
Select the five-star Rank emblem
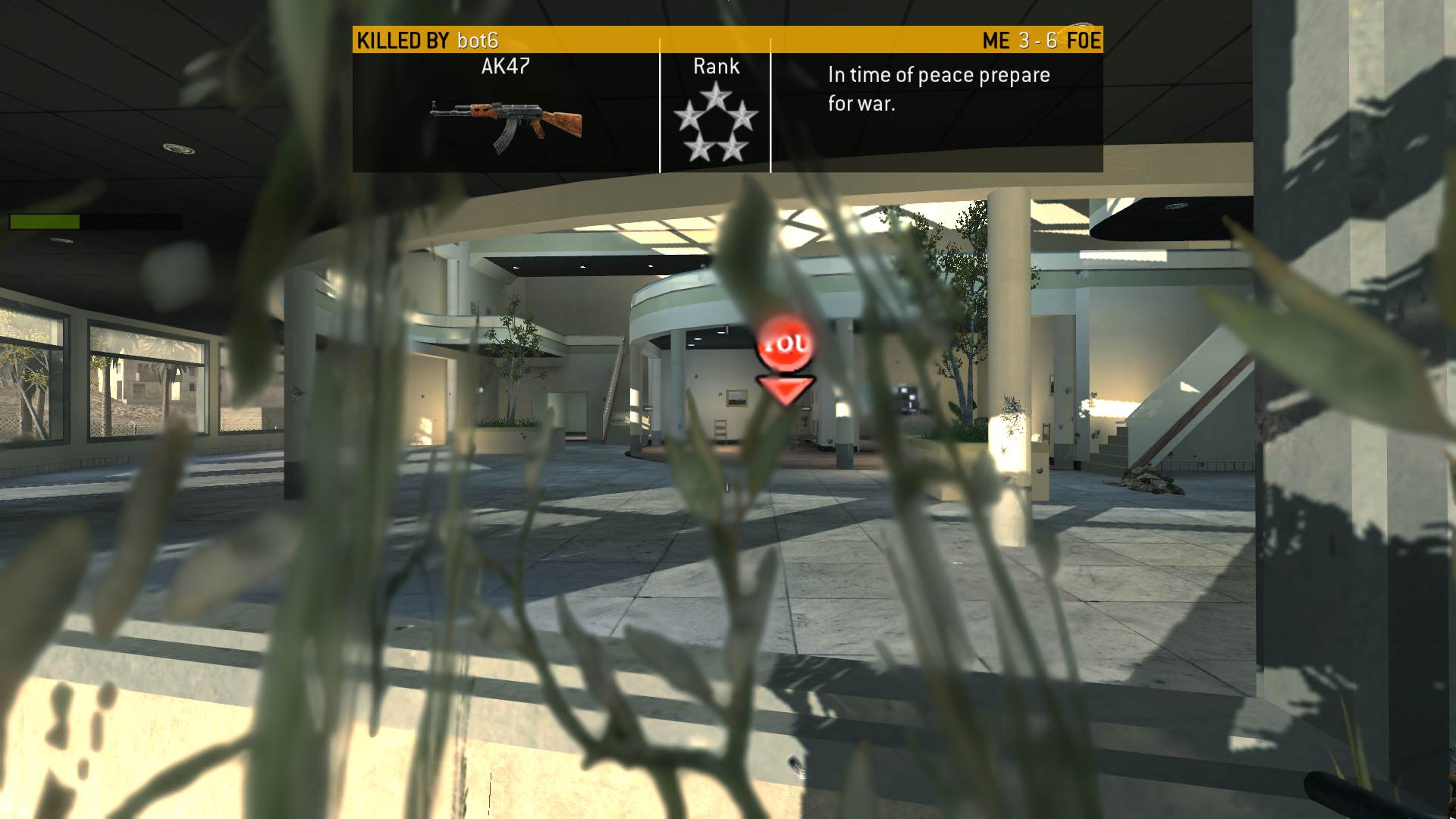[x=715, y=122]
